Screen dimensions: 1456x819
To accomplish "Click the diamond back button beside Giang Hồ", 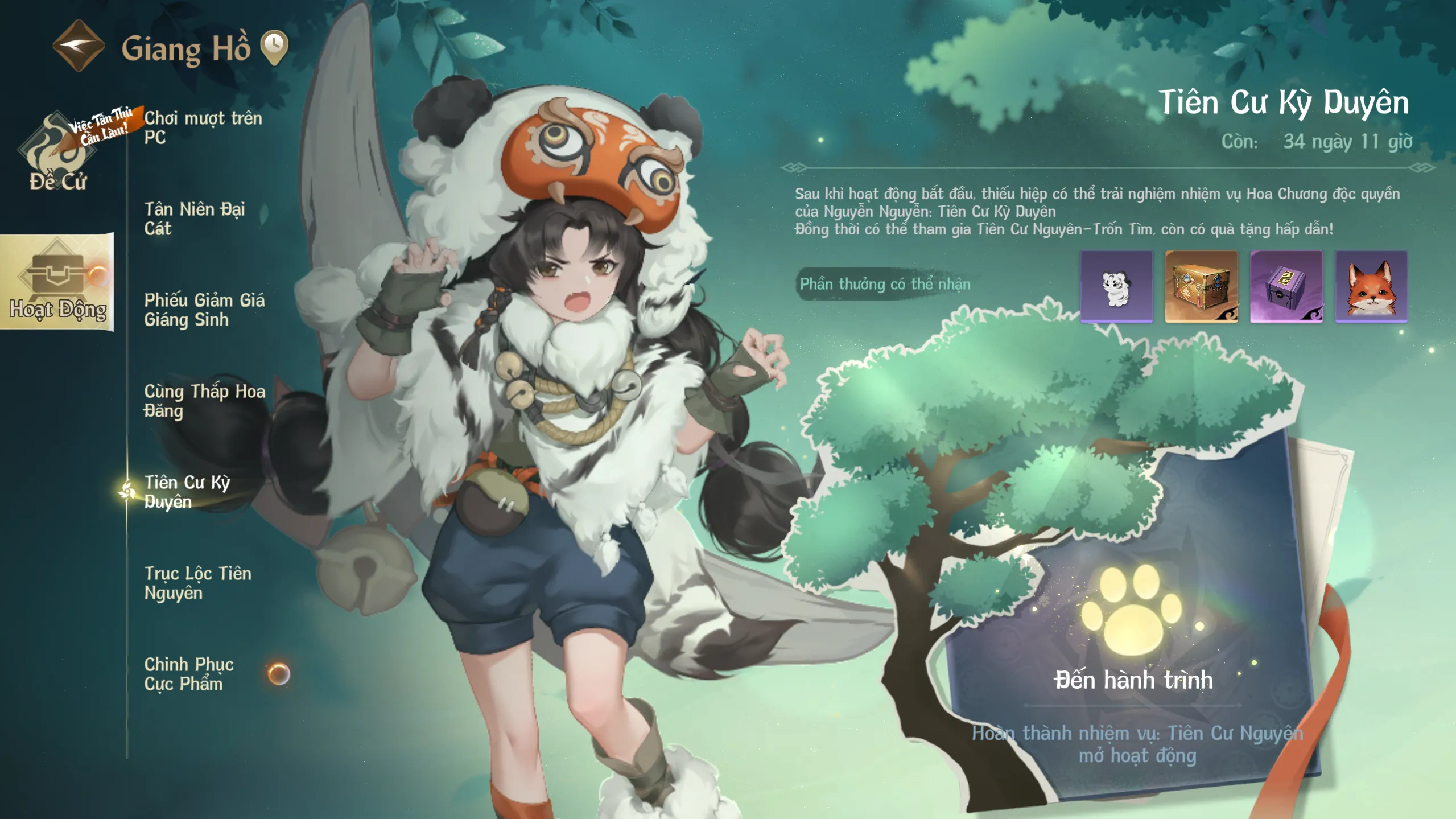I will pos(79,46).
